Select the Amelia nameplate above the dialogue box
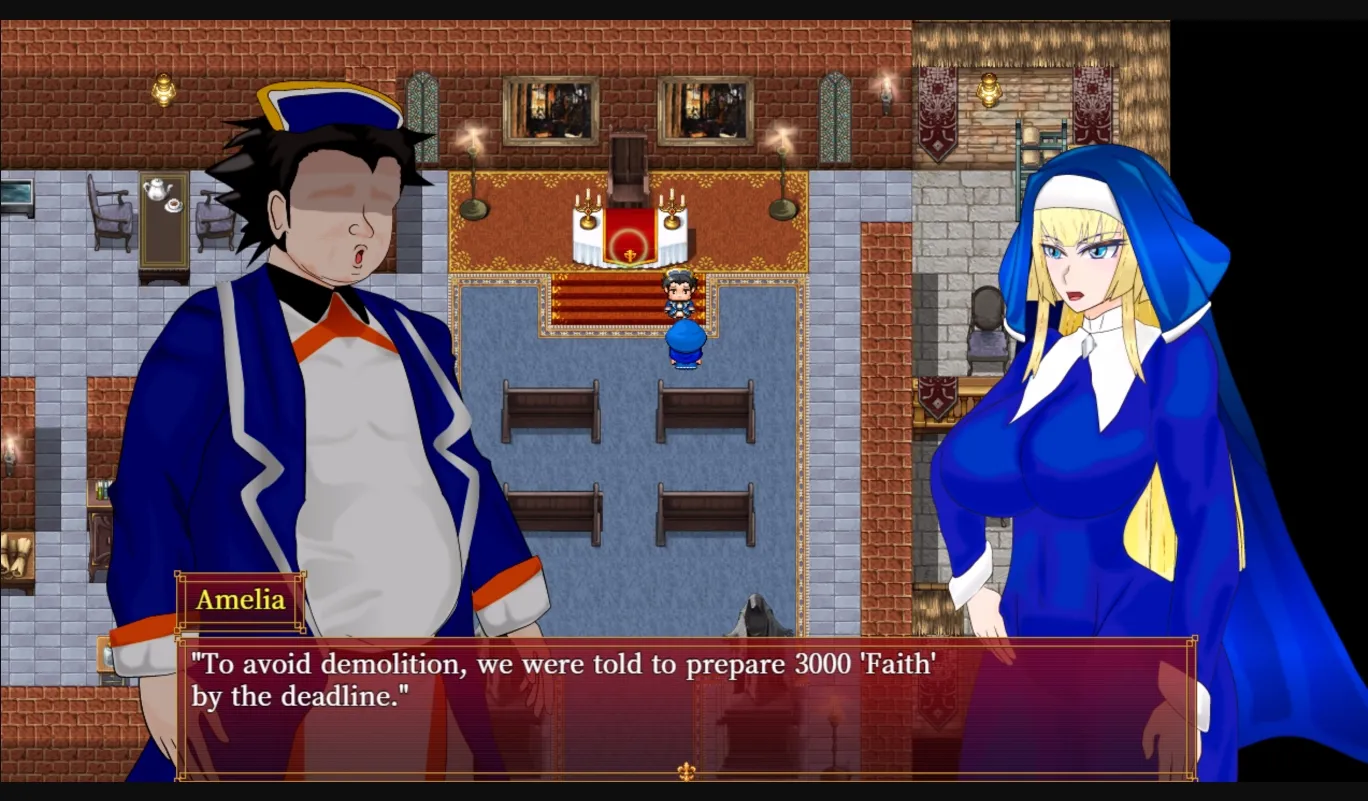The width and height of the screenshot is (1368, 801). click(x=240, y=601)
